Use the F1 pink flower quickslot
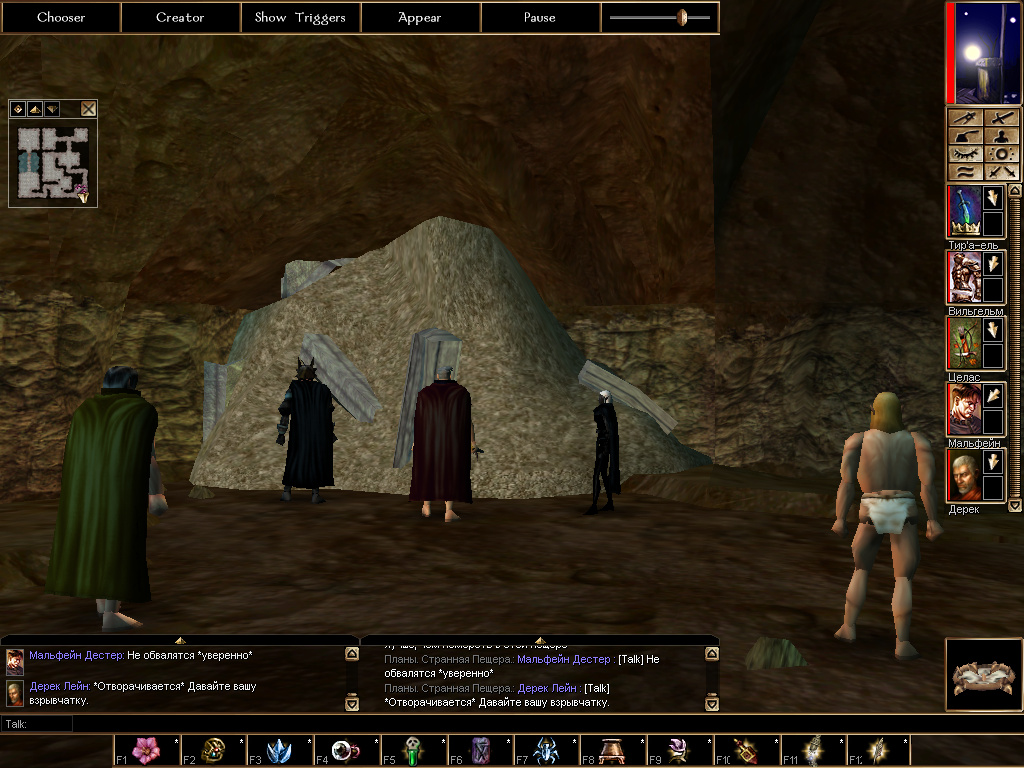 (x=146, y=750)
